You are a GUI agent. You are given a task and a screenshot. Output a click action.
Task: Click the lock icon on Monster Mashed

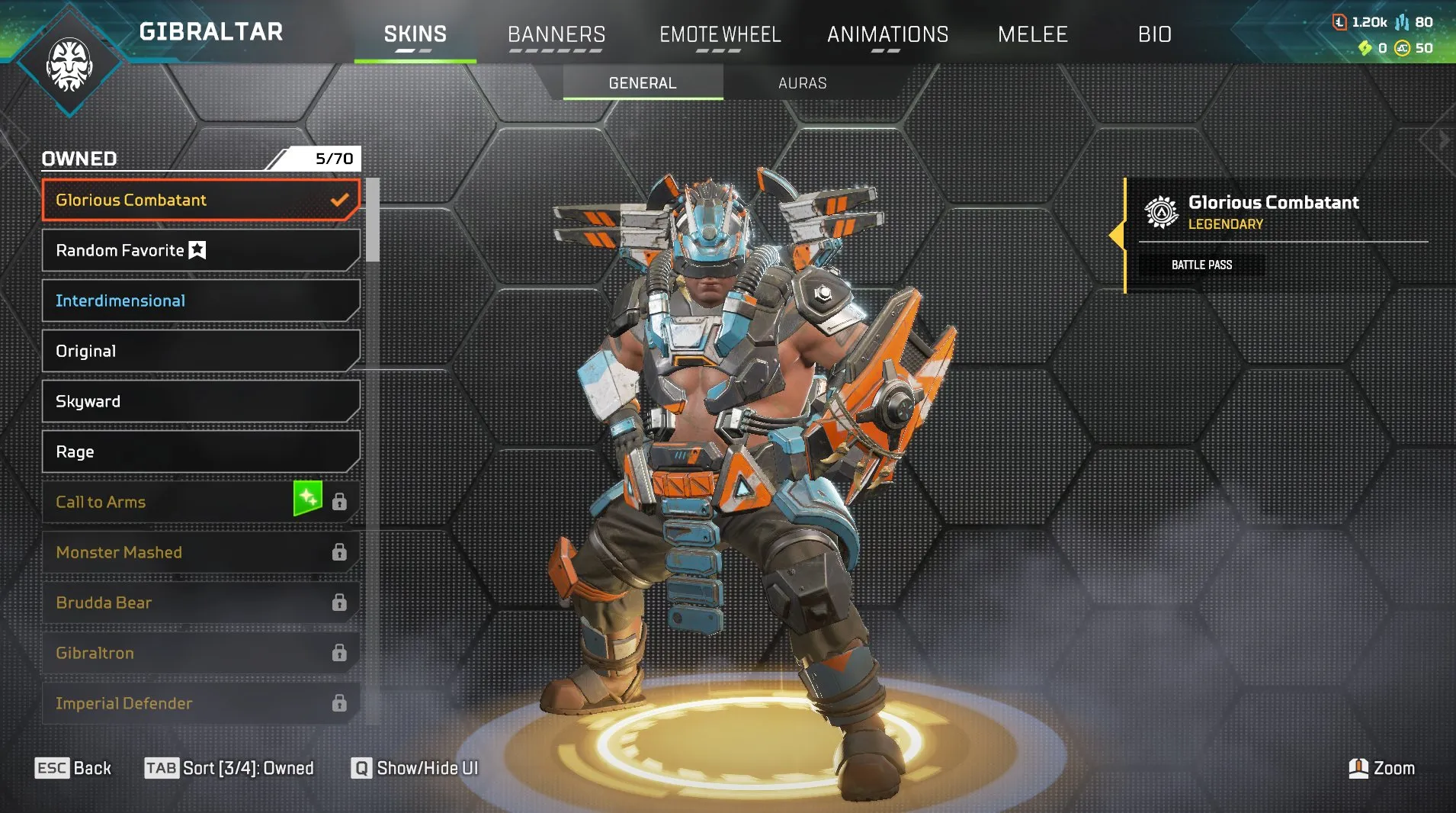point(340,551)
